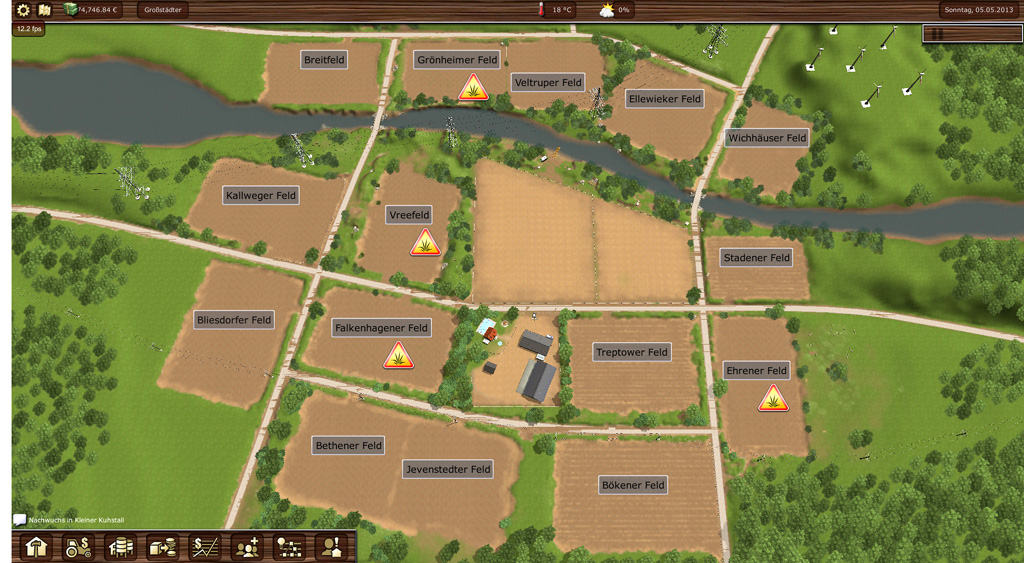Select the Treptower Feld label

[631, 352]
